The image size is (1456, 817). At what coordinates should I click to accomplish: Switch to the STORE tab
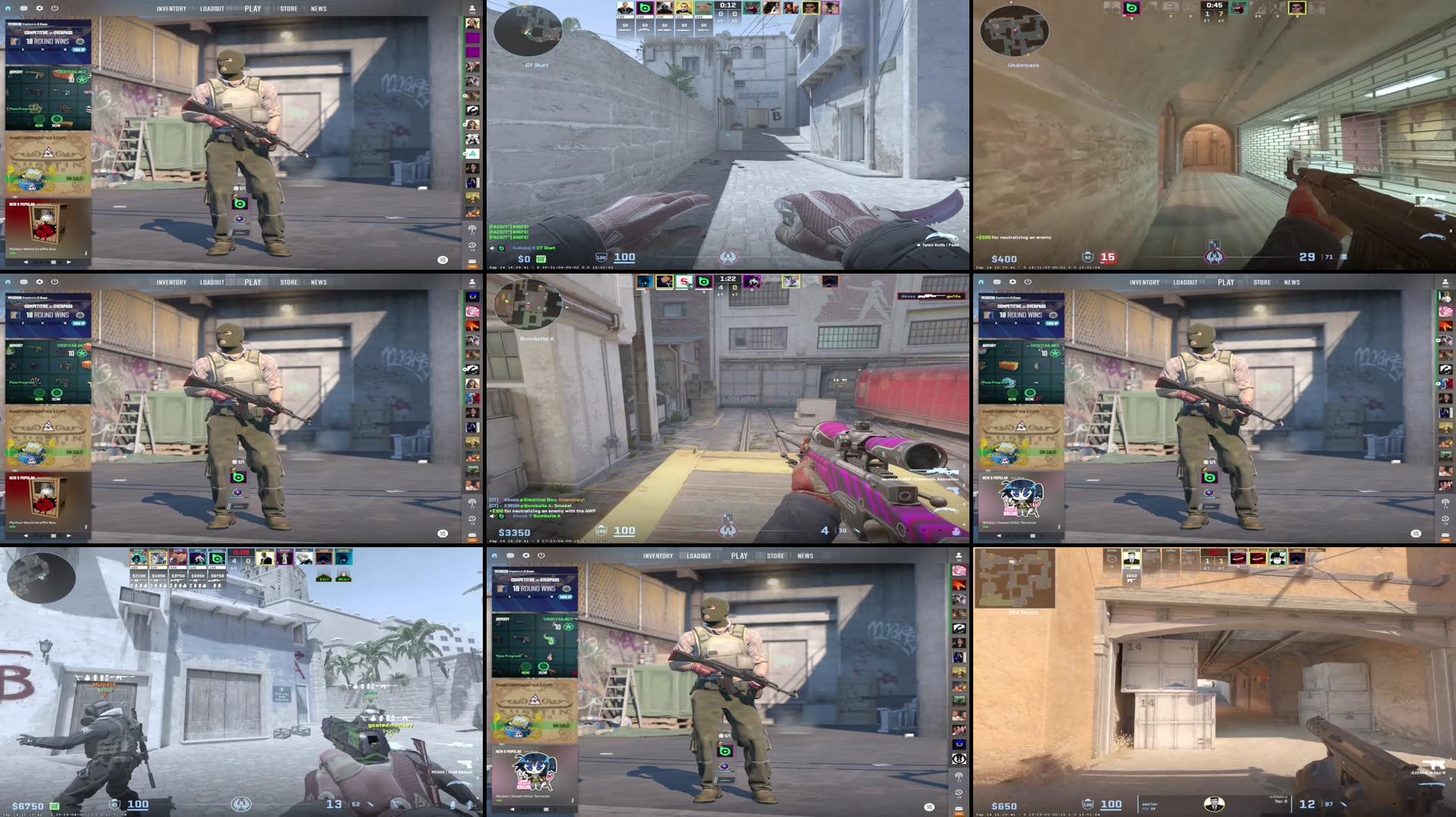(x=287, y=8)
